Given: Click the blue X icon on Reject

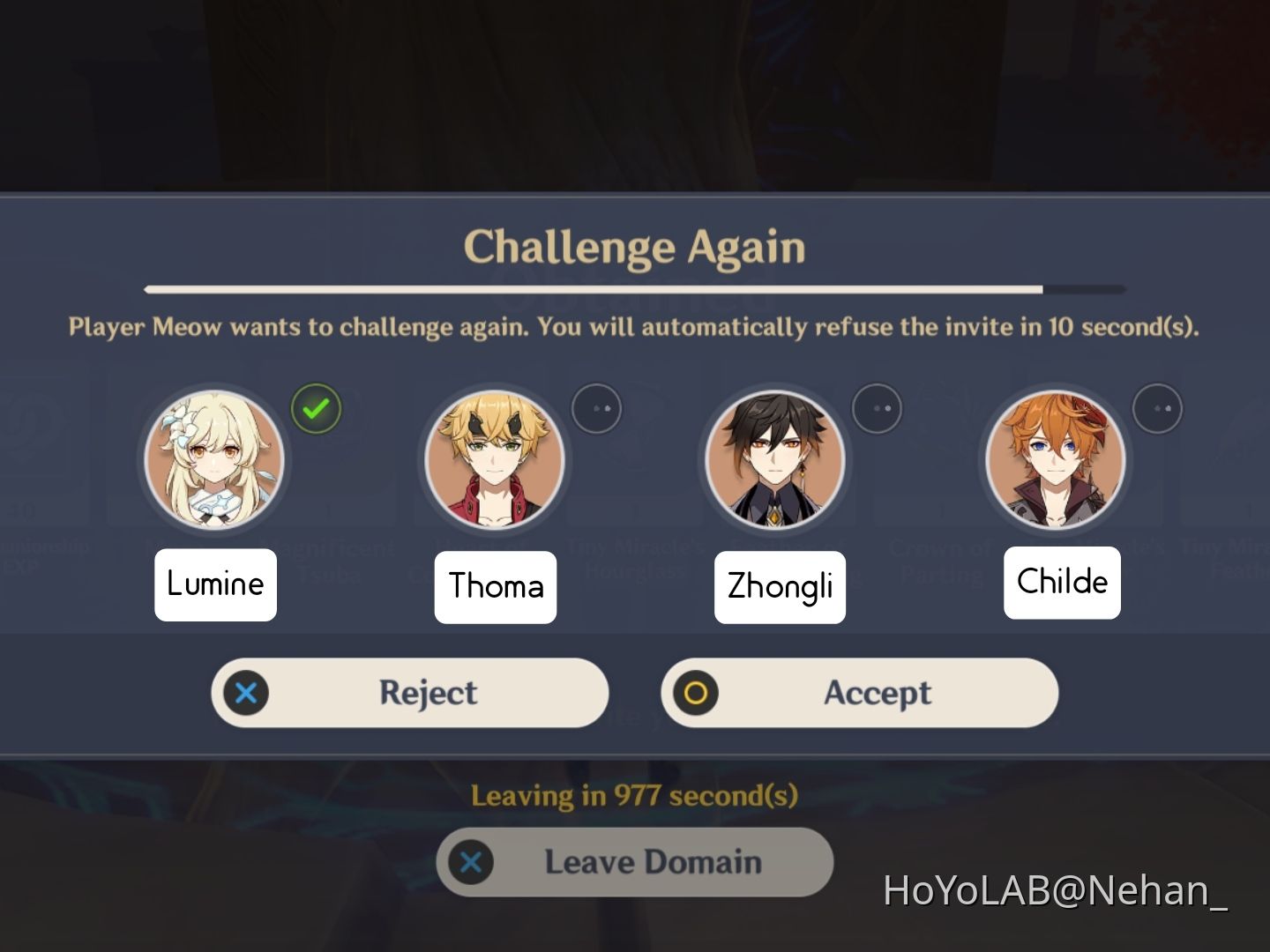Looking at the screenshot, I should coord(245,693).
